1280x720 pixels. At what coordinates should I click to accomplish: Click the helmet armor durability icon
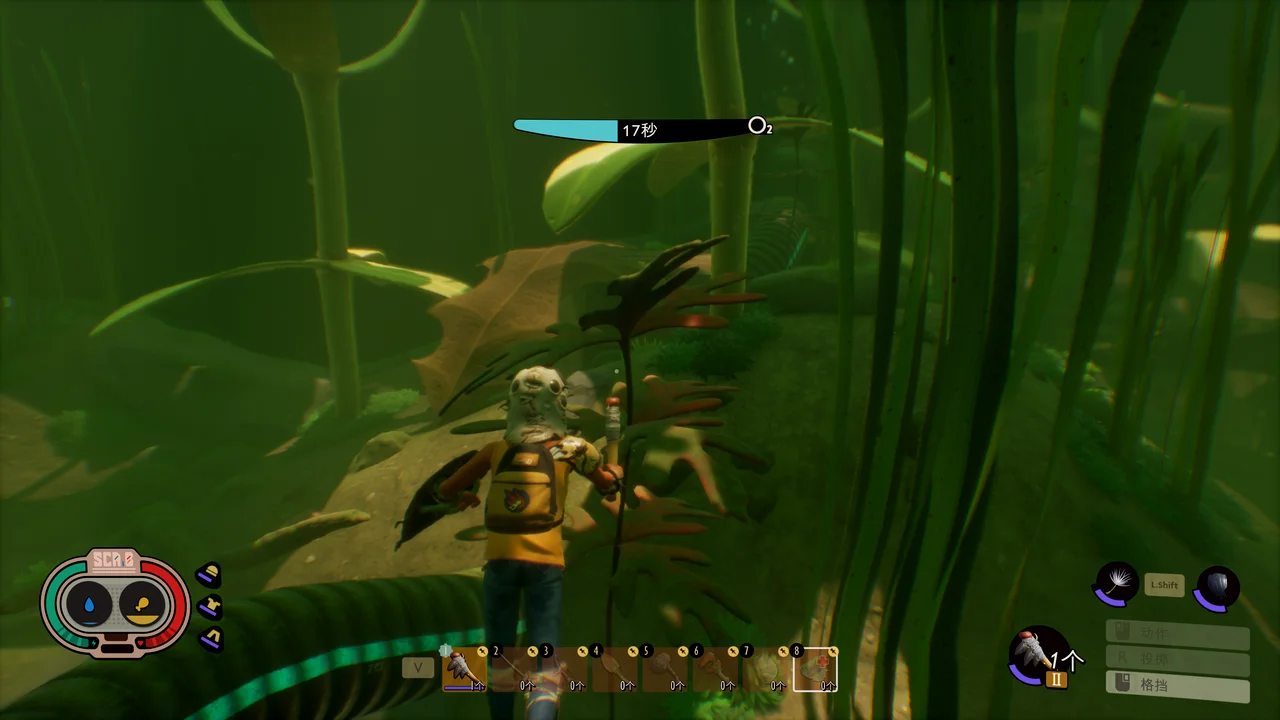point(209,575)
